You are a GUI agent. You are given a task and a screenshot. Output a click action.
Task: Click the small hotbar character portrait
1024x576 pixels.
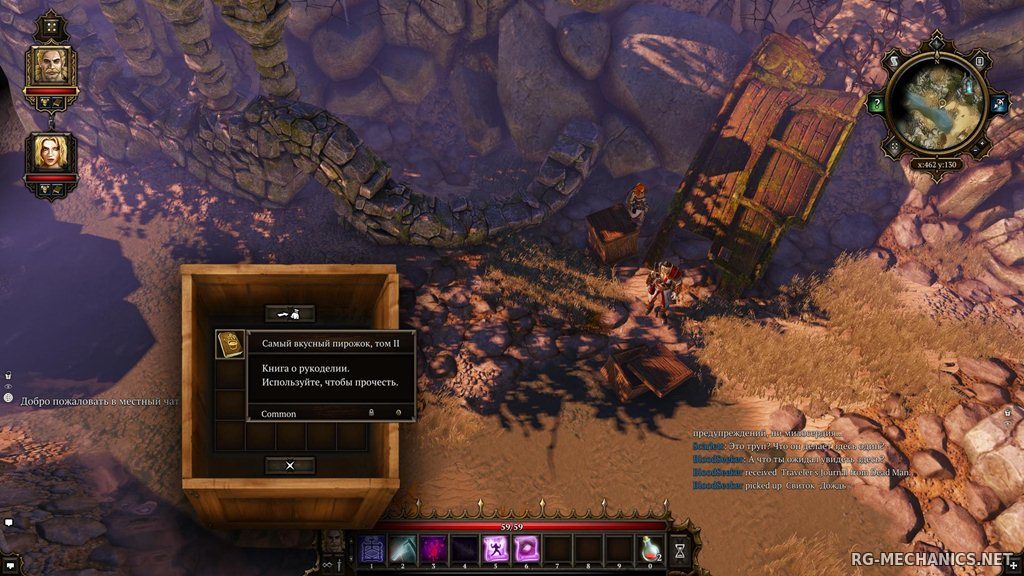[336, 541]
